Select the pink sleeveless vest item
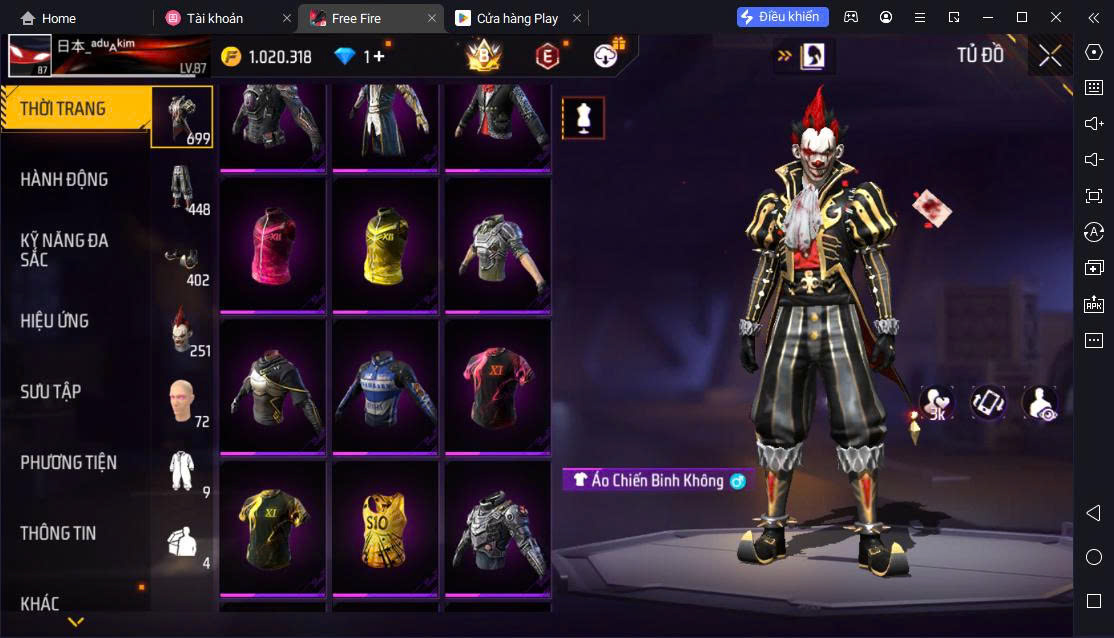Screen dimensions: 1114x638 coord(273,244)
